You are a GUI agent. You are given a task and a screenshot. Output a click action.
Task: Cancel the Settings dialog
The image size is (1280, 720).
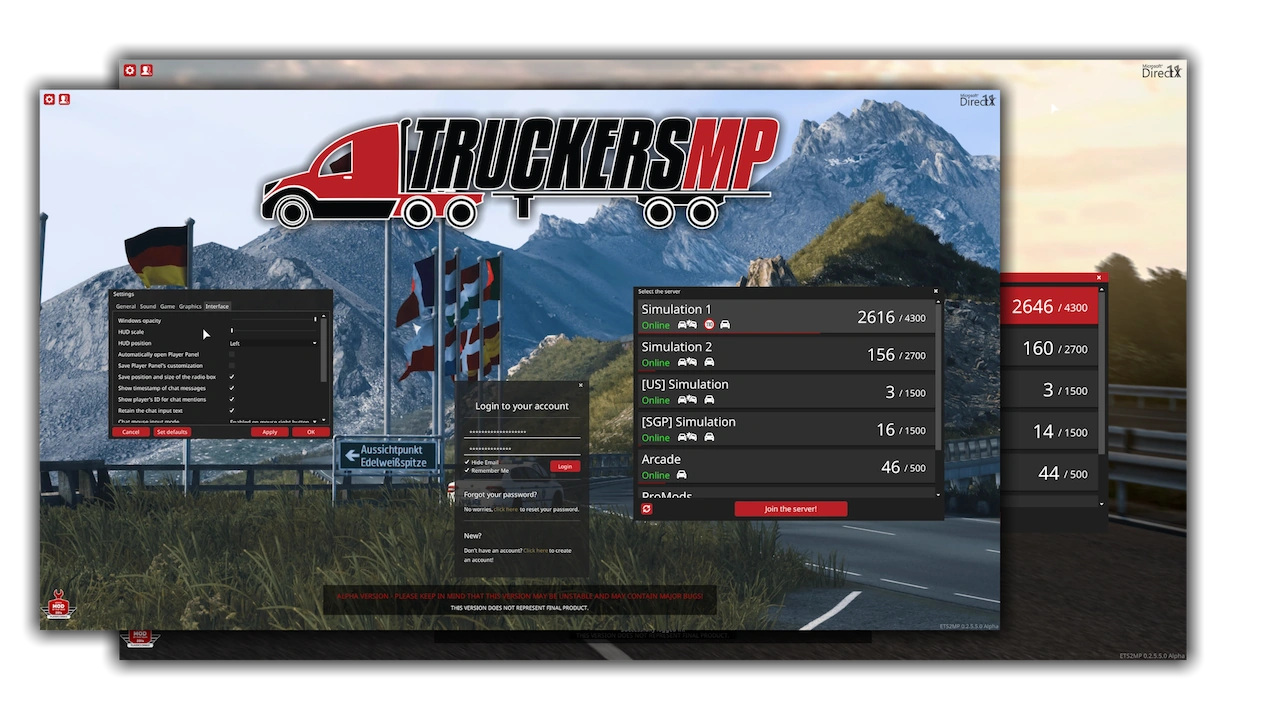click(131, 432)
